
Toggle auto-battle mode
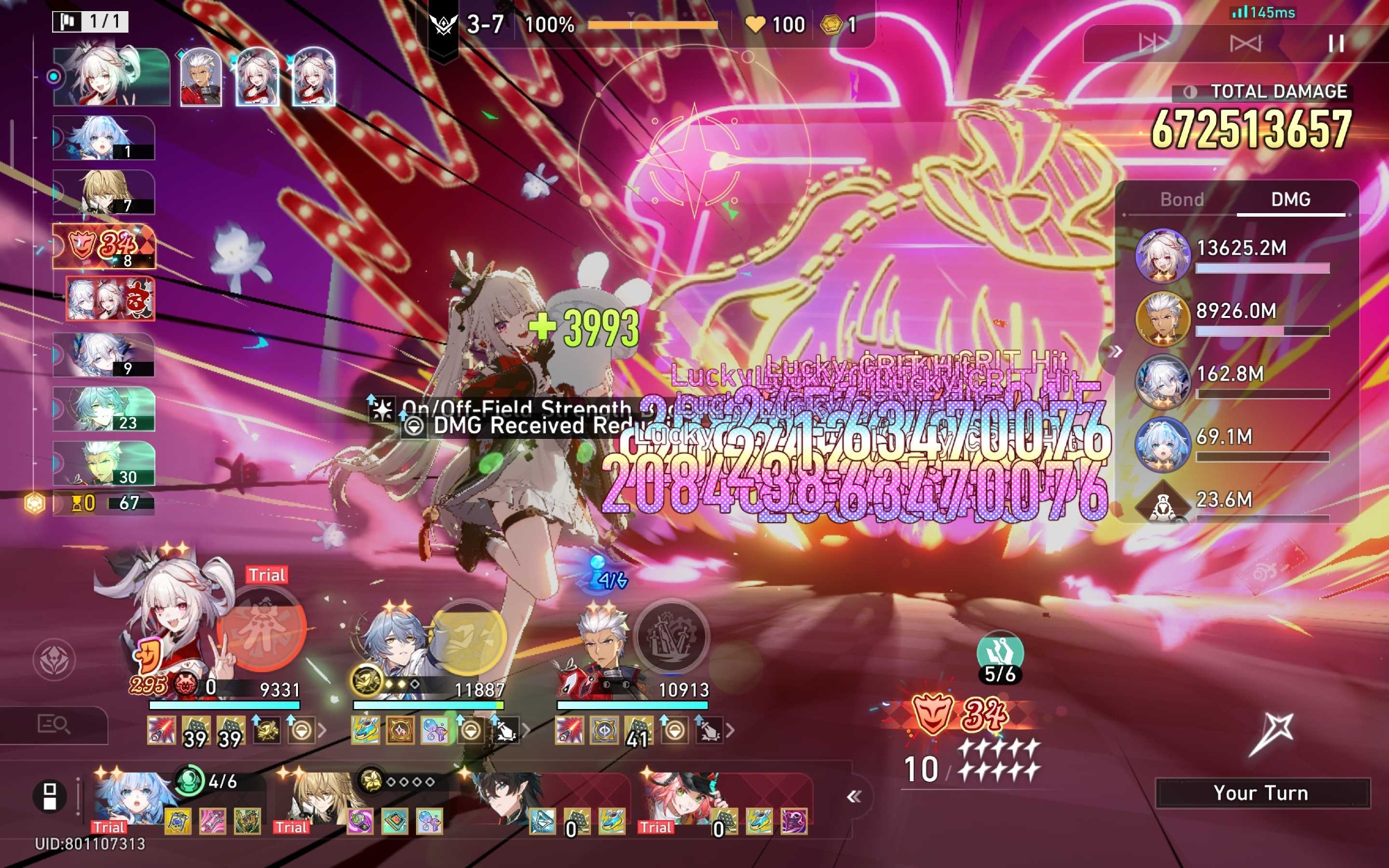(1245, 44)
